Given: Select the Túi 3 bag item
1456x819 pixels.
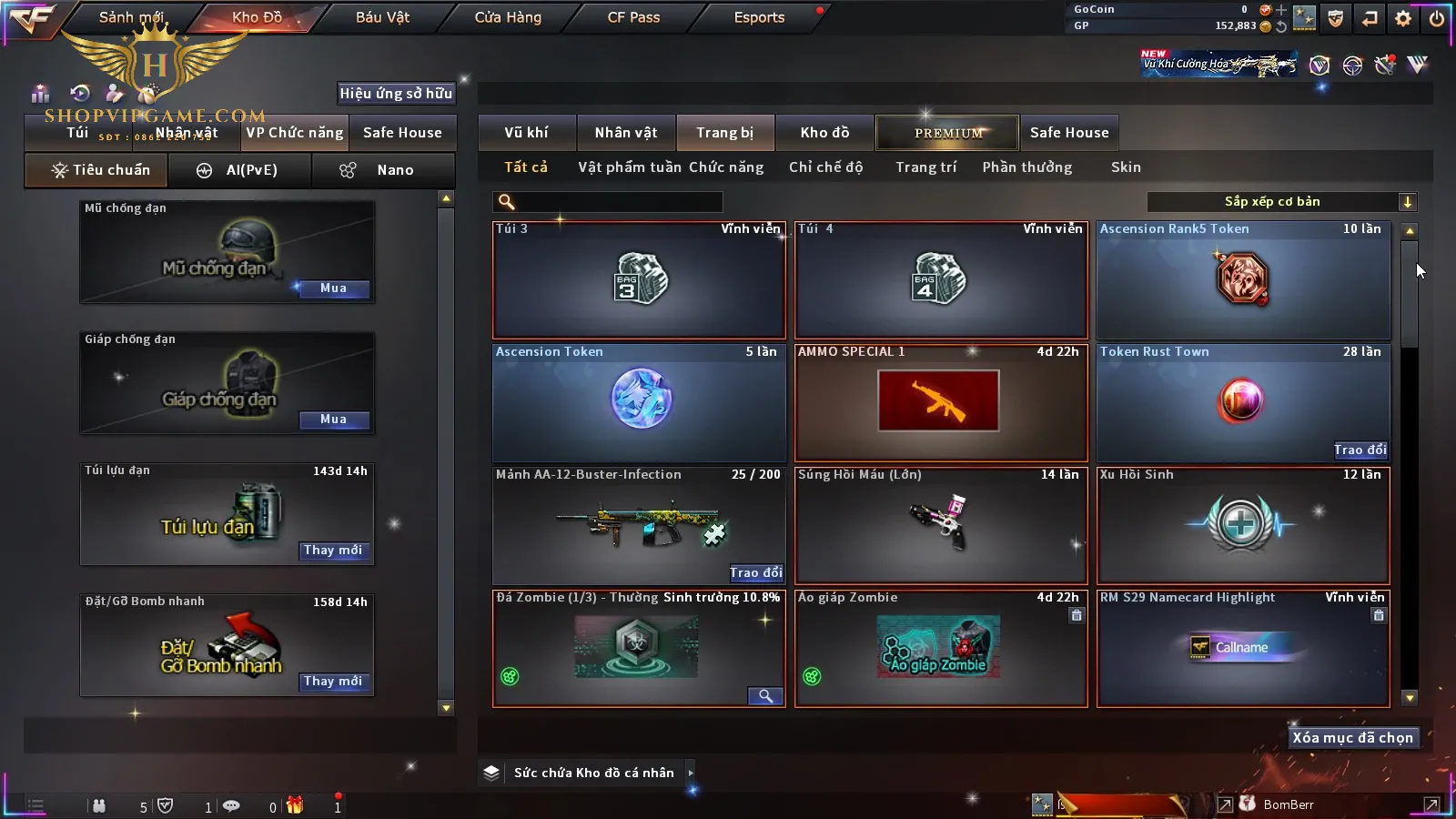Looking at the screenshot, I should 639,280.
